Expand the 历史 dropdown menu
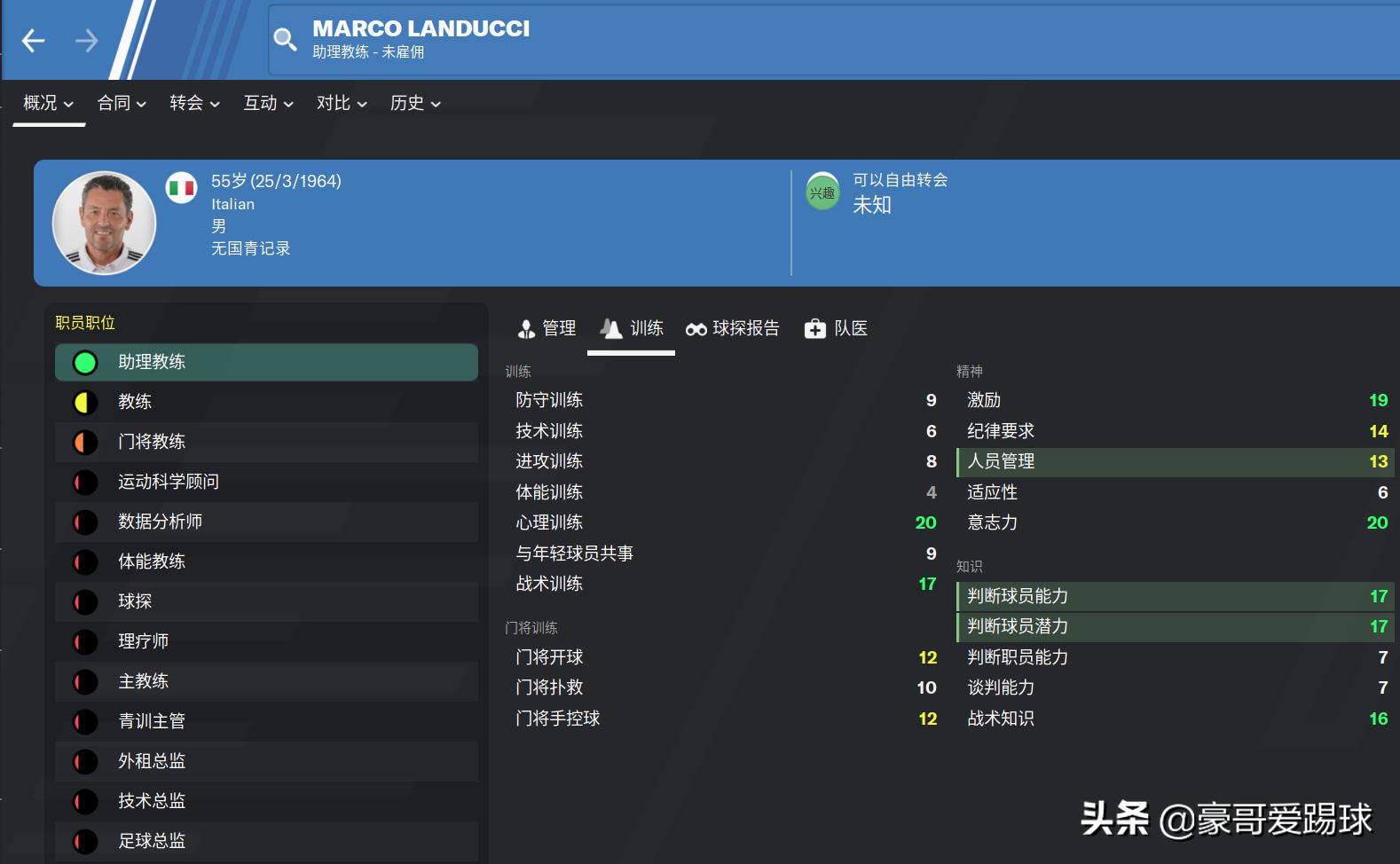Image resolution: width=1400 pixels, height=864 pixels. (414, 103)
